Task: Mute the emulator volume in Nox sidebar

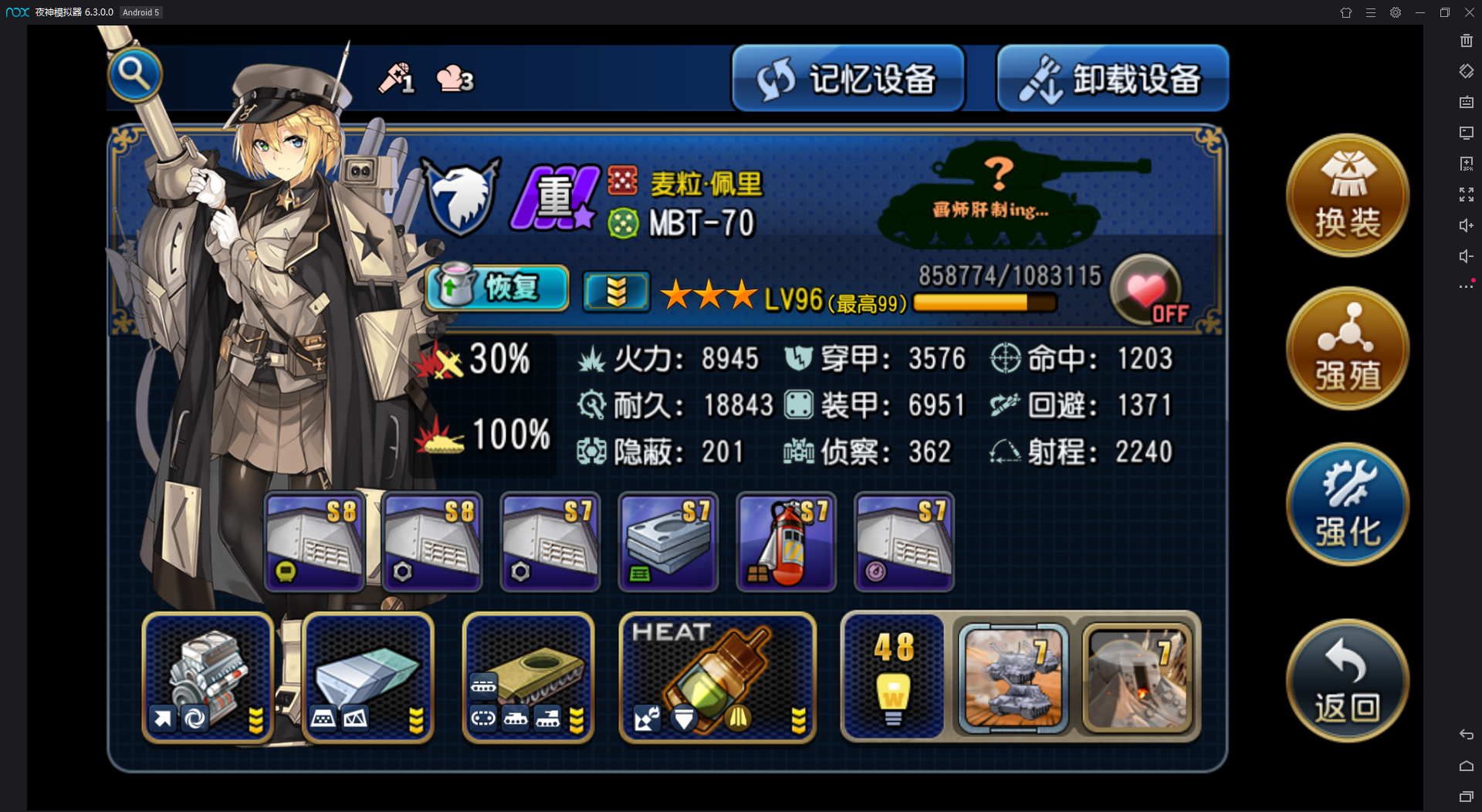Action: (x=1466, y=255)
